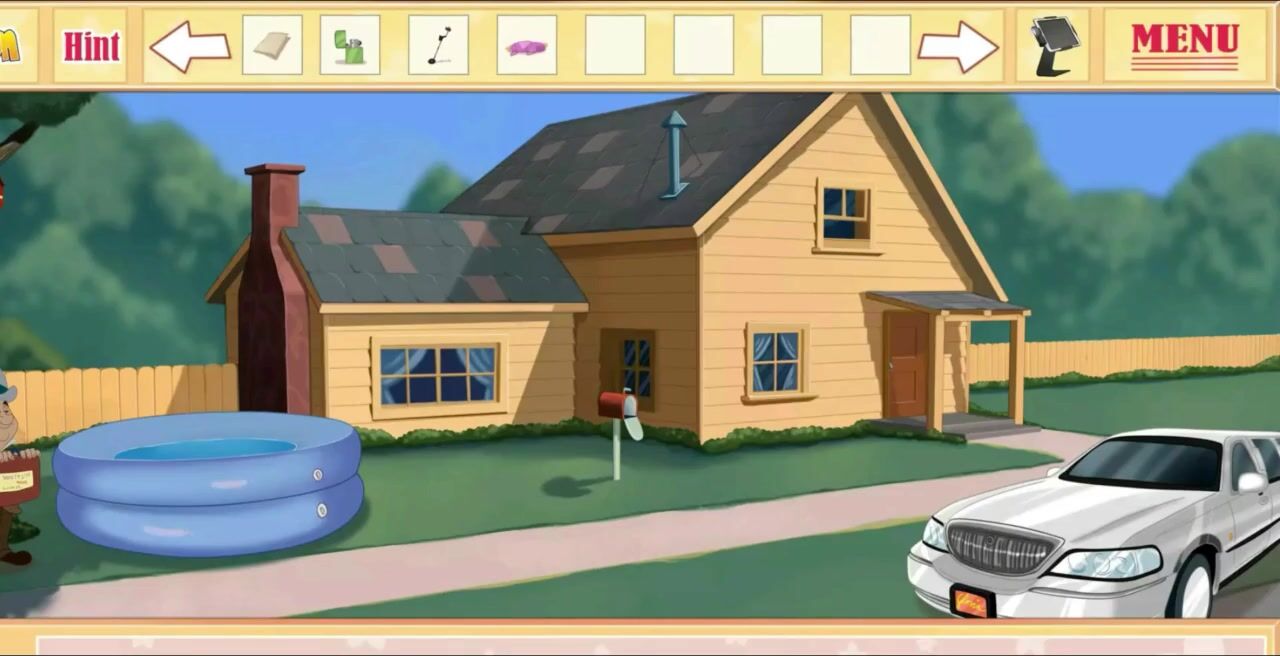Select the beige pillow inventory item

click(x=272, y=45)
